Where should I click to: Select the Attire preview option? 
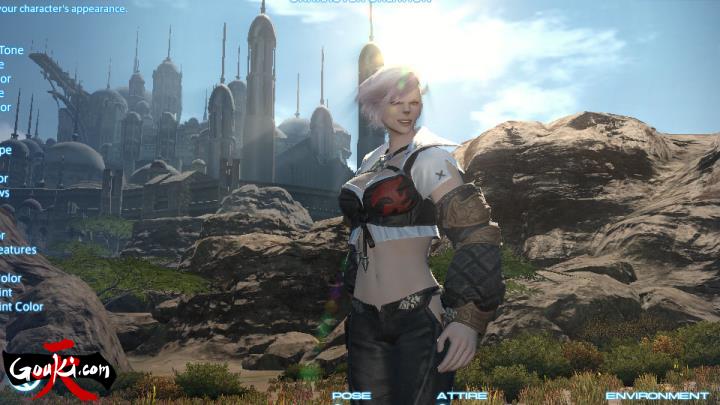[462, 396]
